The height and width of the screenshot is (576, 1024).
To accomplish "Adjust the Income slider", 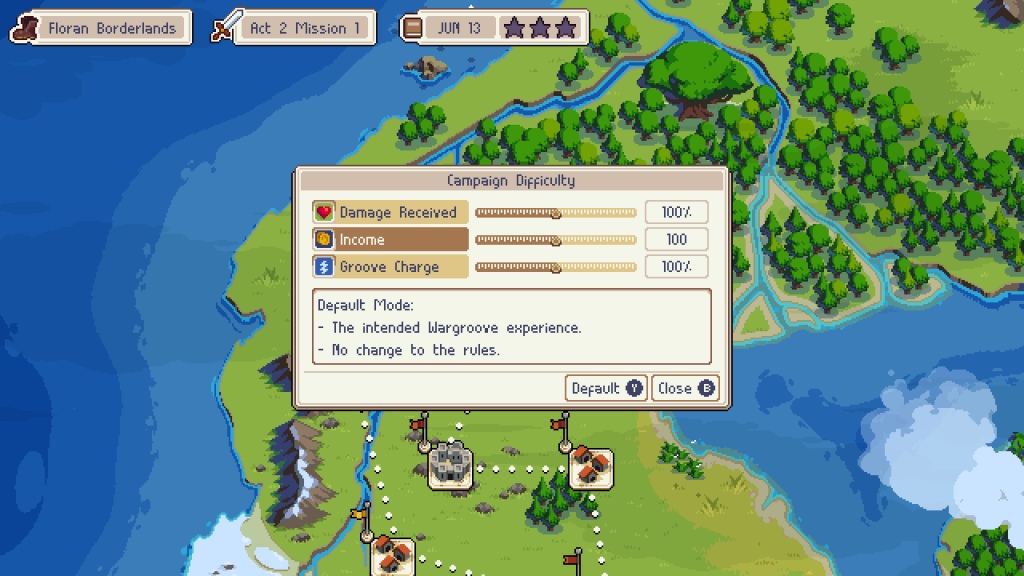I will pyautogui.click(x=556, y=240).
